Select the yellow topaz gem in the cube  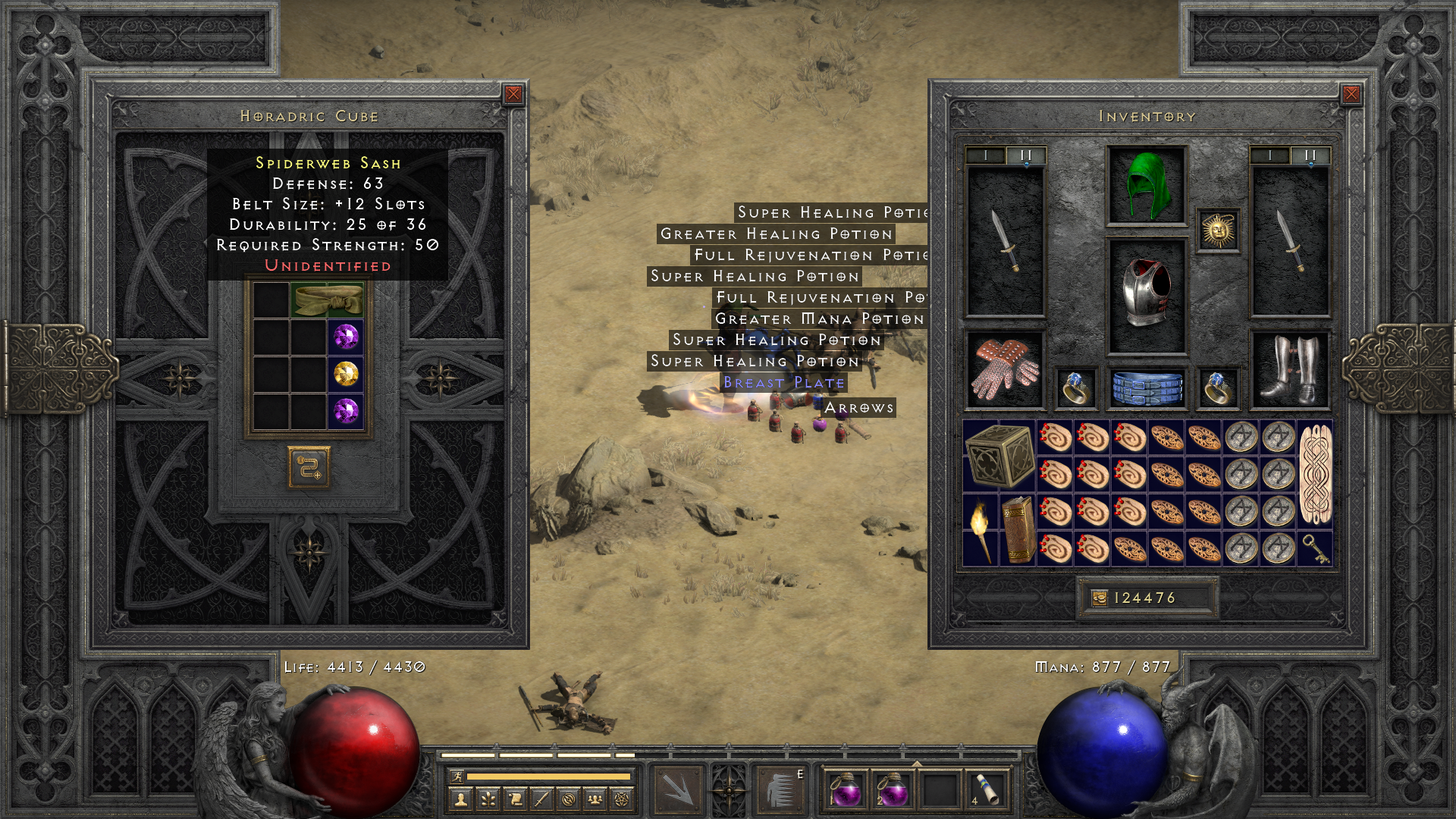pyautogui.click(x=346, y=374)
